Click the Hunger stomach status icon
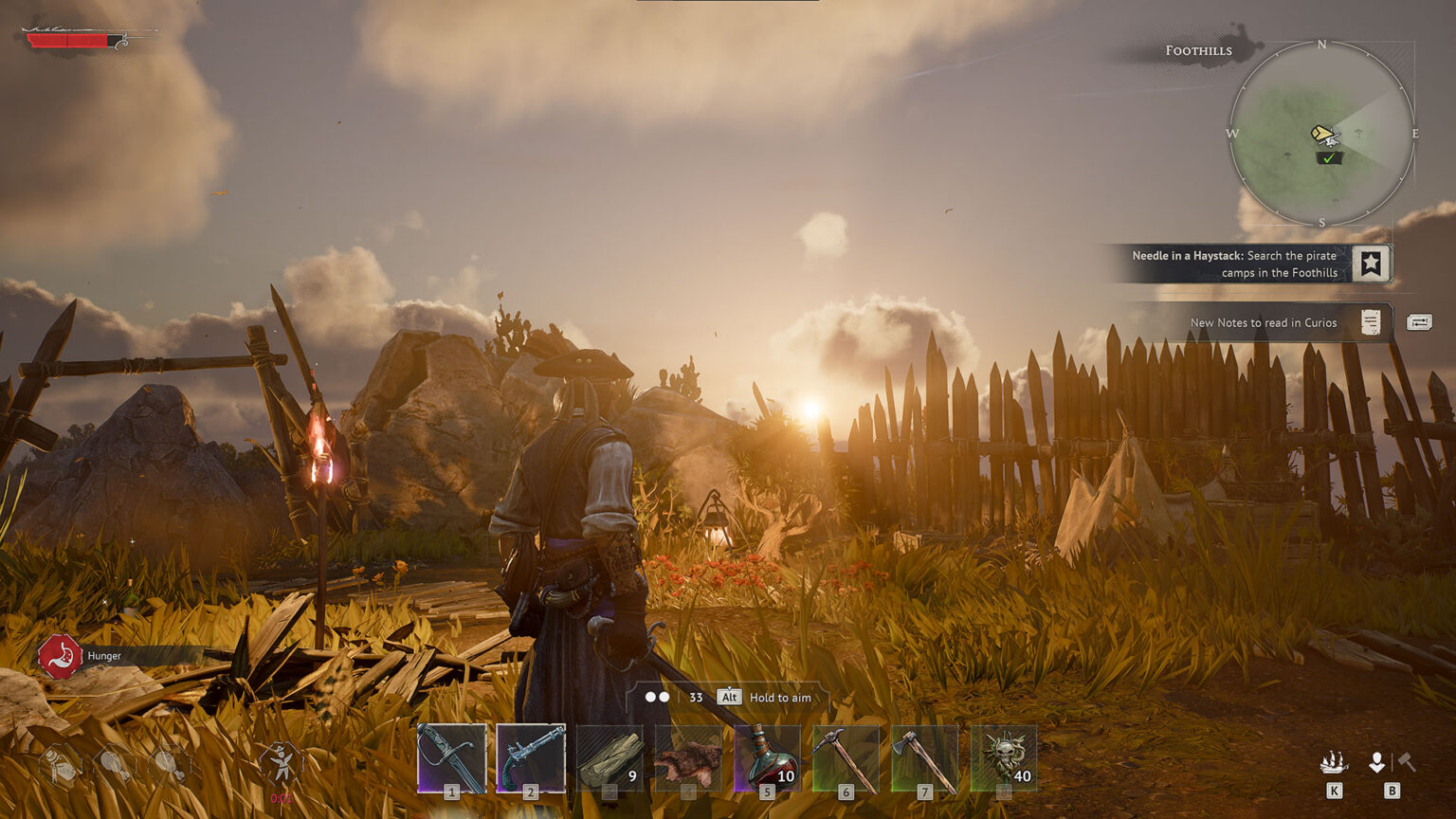The width and height of the screenshot is (1456, 819). pos(59,655)
